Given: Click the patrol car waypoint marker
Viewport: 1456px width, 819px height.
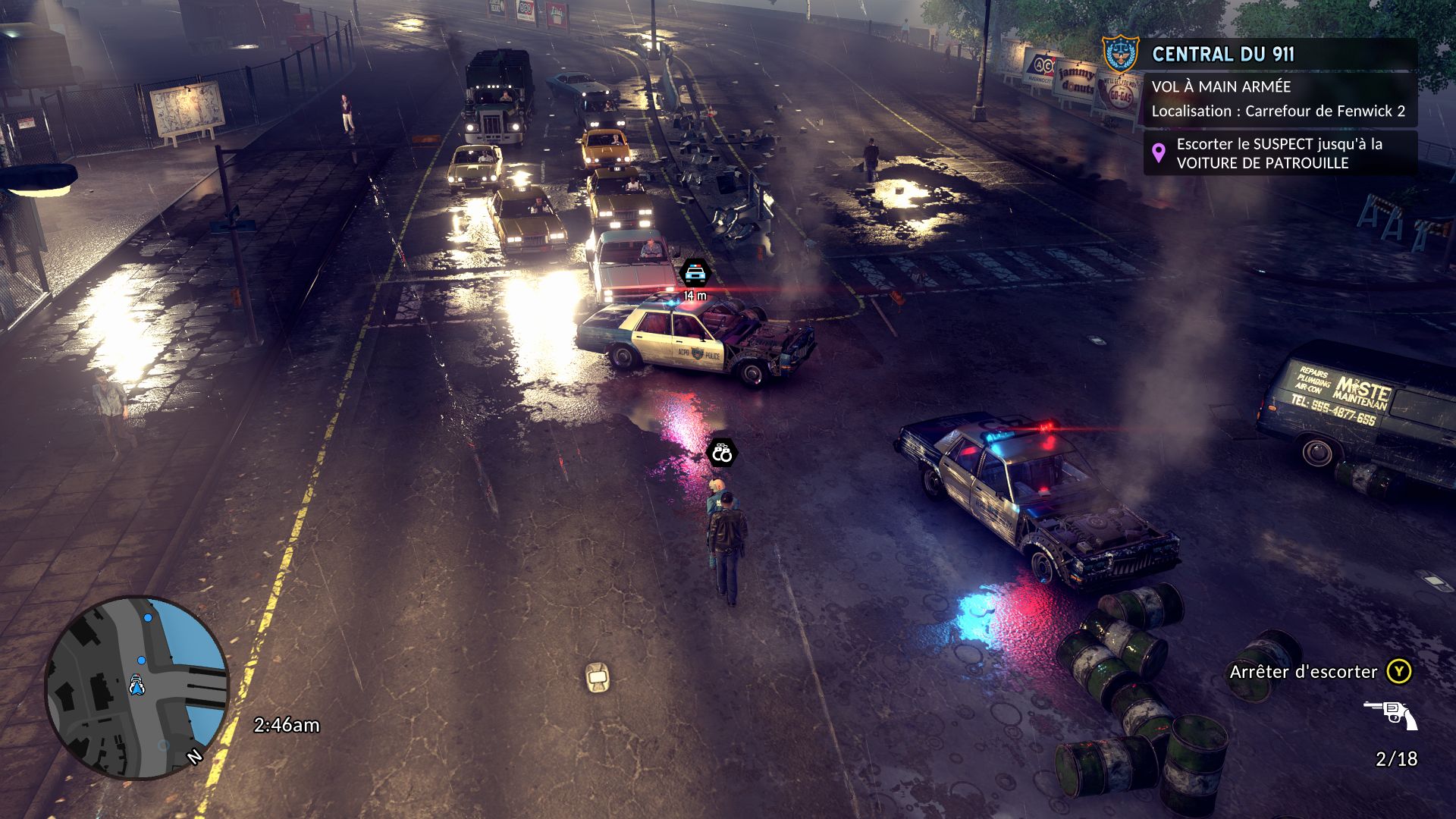Looking at the screenshot, I should [695, 273].
